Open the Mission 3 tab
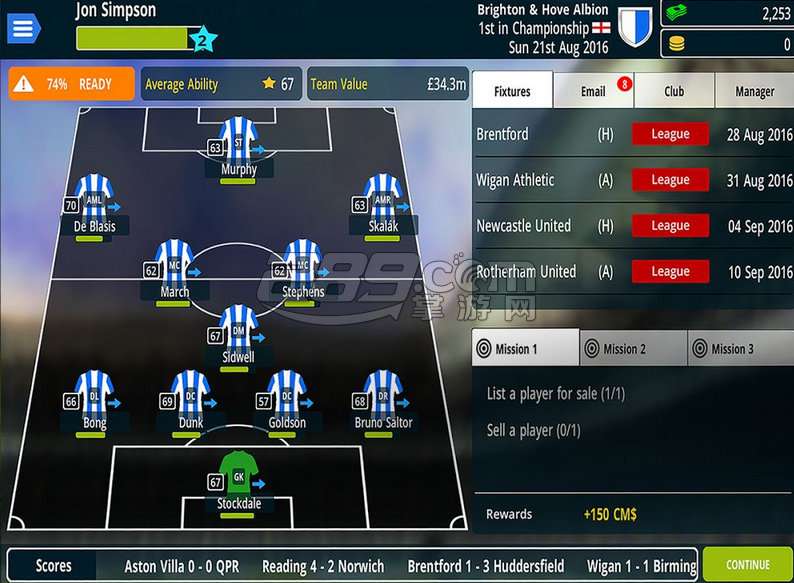The width and height of the screenshot is (794, 583). pos(741,349)
